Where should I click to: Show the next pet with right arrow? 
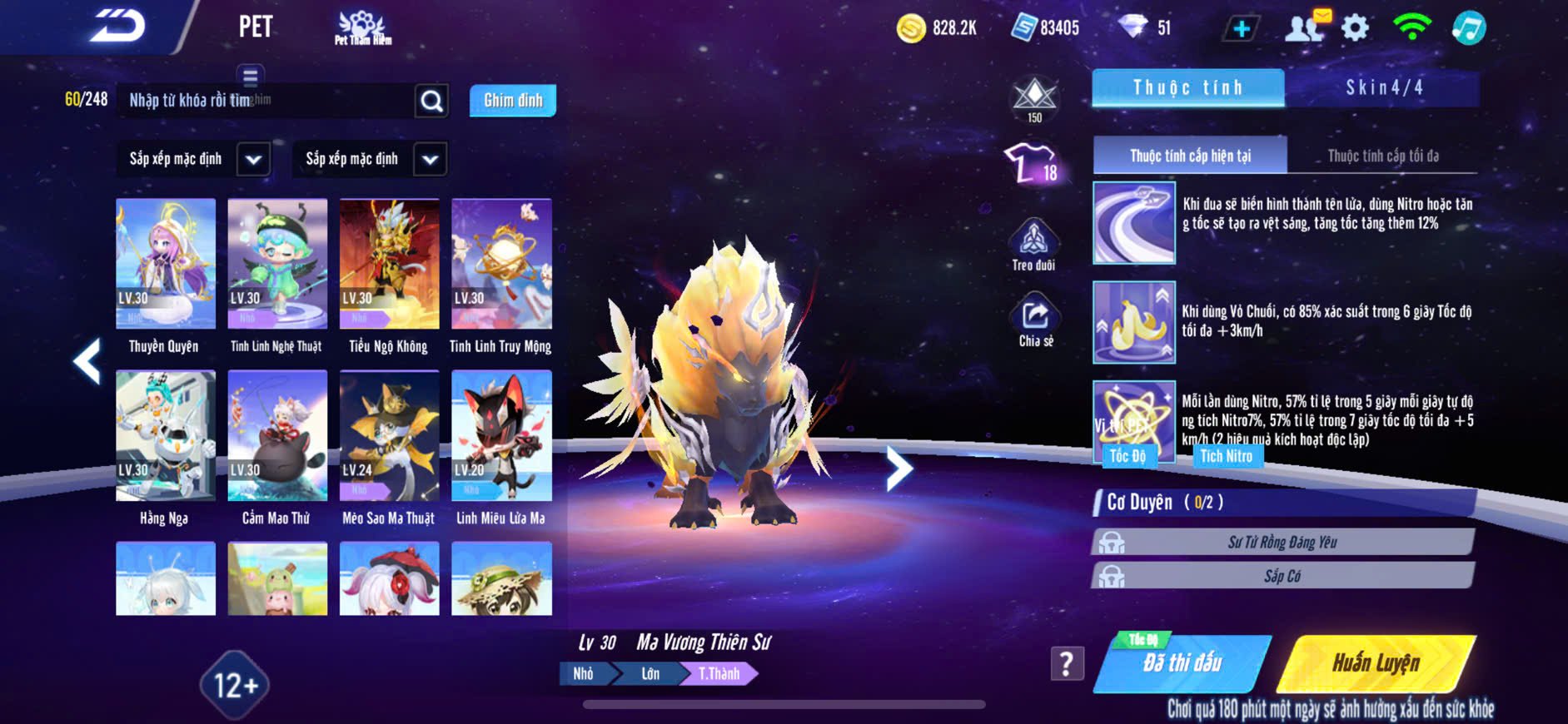(x=898, y=469)
